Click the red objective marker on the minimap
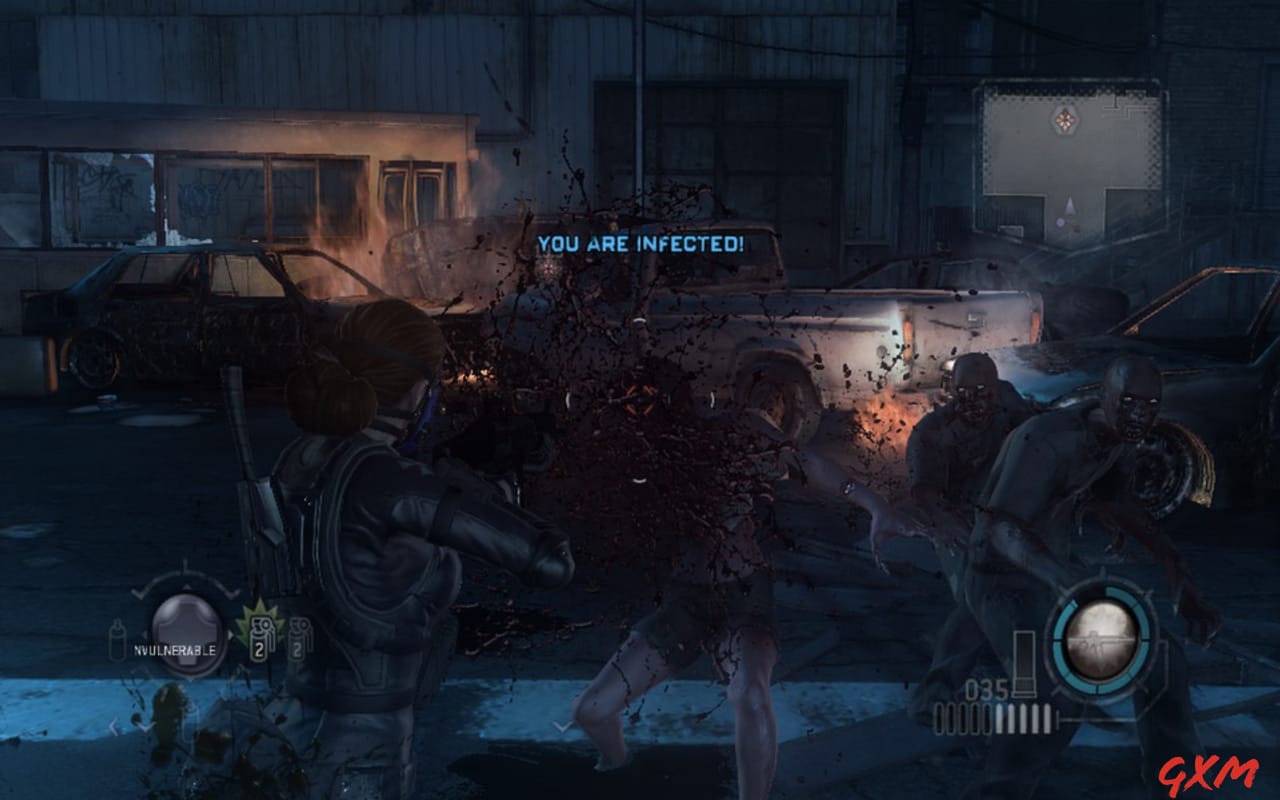 tap(1065, 120)
